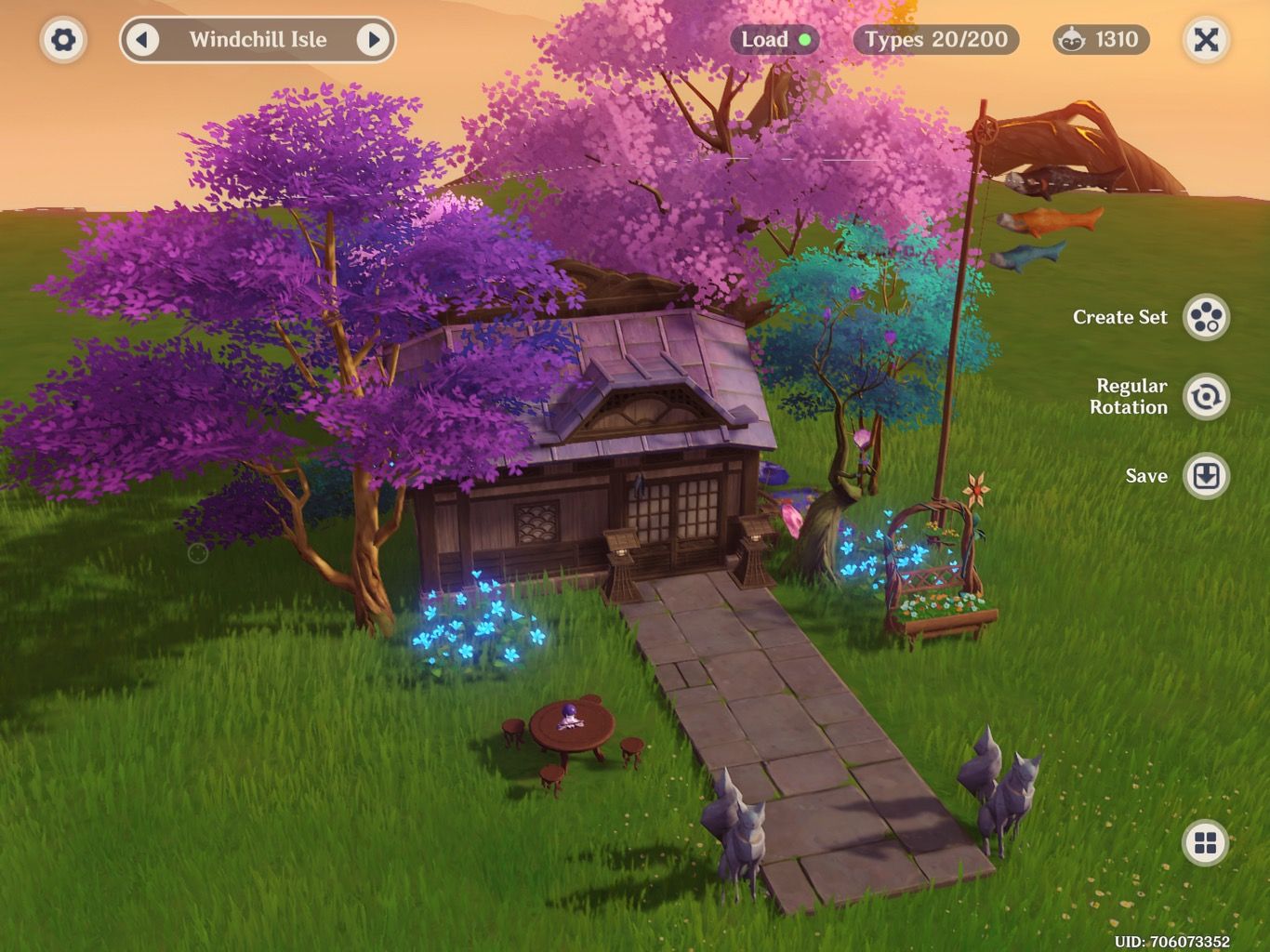Switch to the previous realm layout arrow
The image size is (1270, 952).
(x=142, y=40)
